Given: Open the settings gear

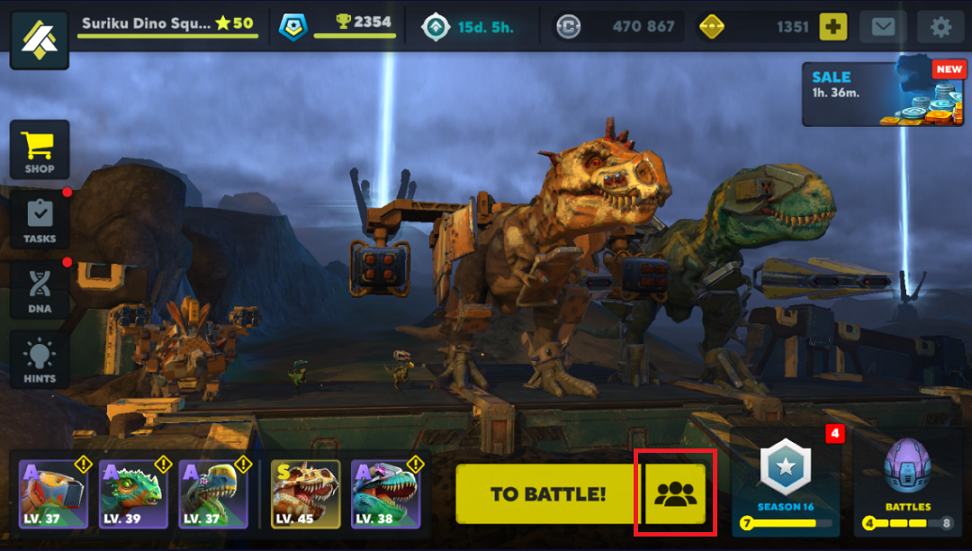Looking at the screenshot, I should [x=940, y=27].
